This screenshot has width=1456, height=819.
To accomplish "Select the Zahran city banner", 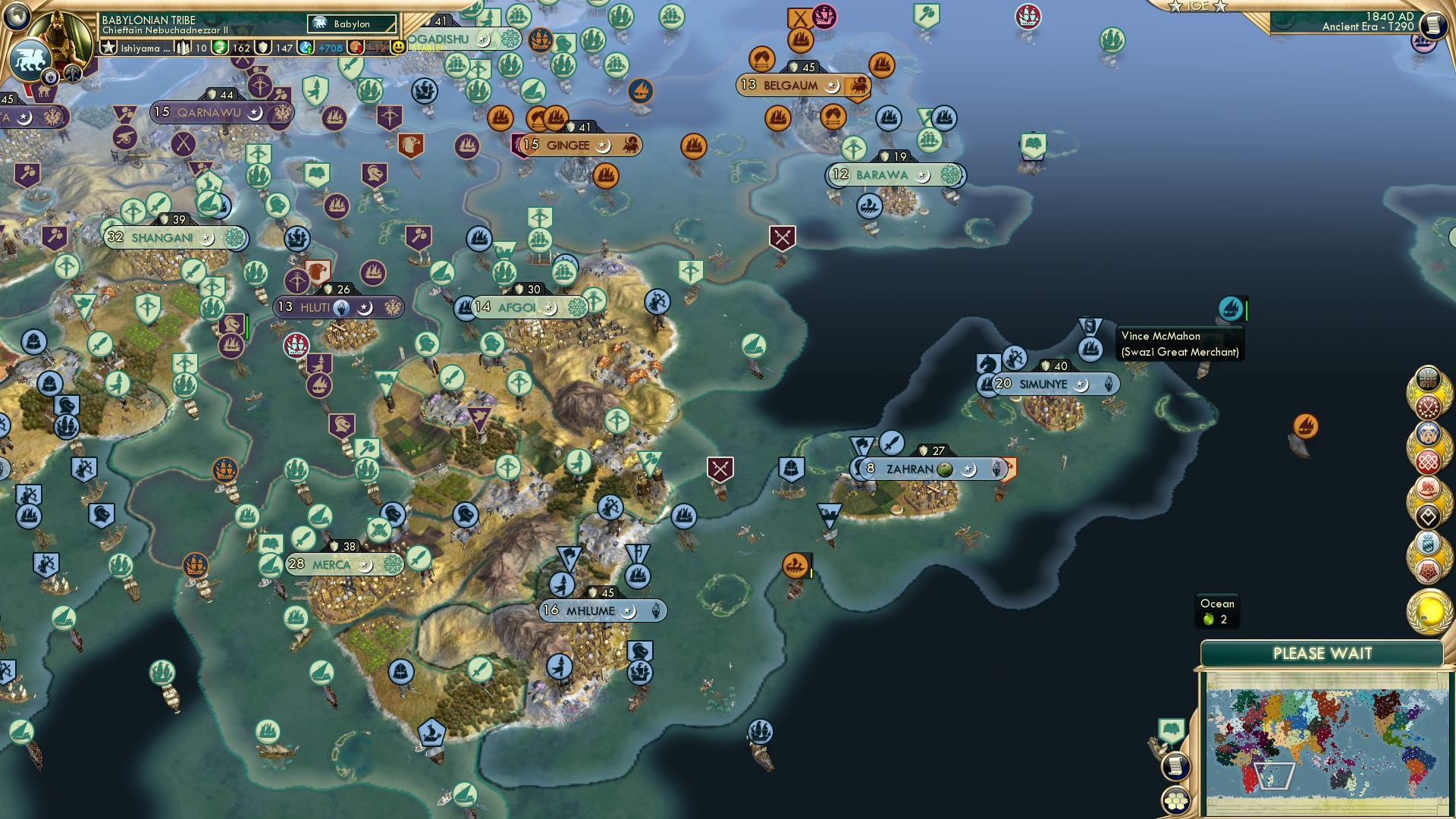I will point(910,469).
